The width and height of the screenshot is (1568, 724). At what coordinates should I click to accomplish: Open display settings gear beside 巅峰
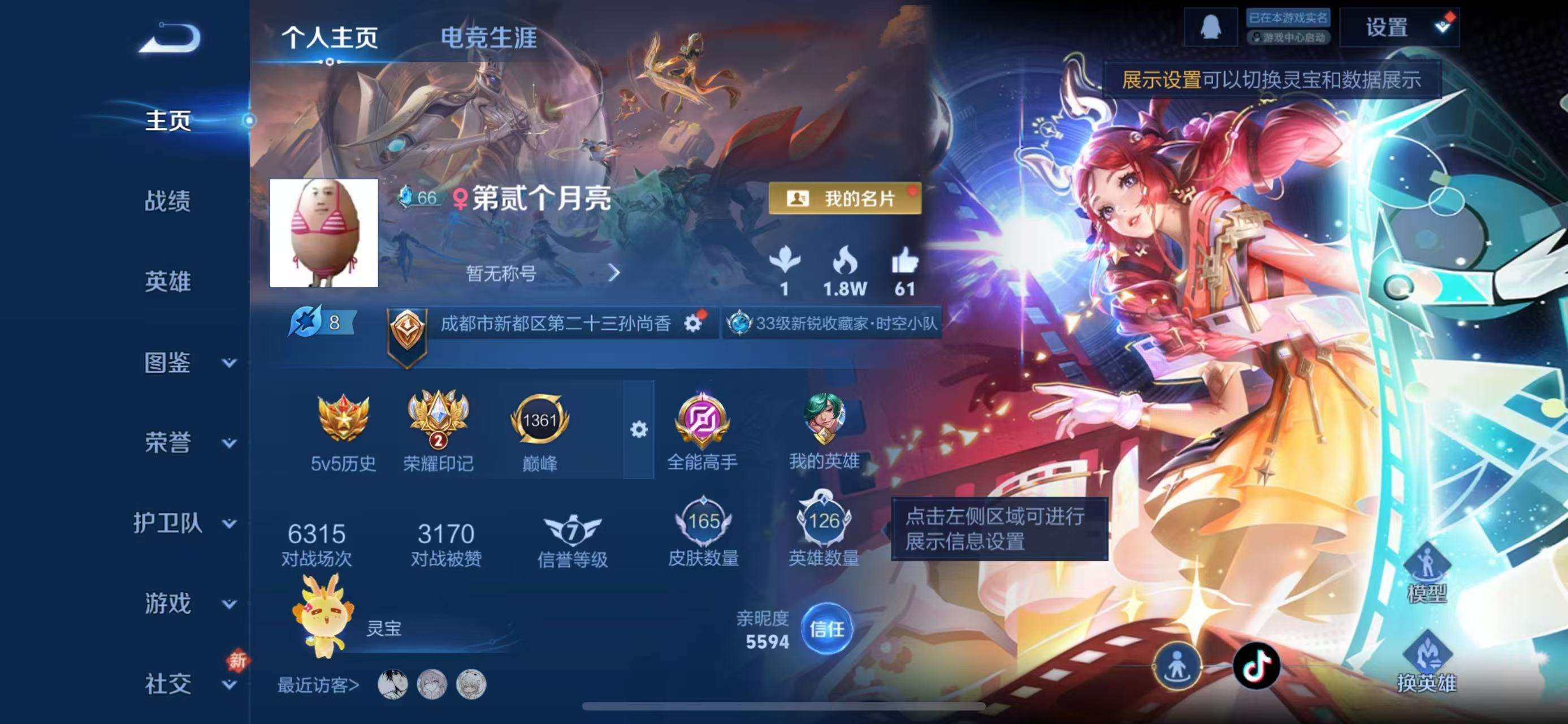tap(638, 429)
